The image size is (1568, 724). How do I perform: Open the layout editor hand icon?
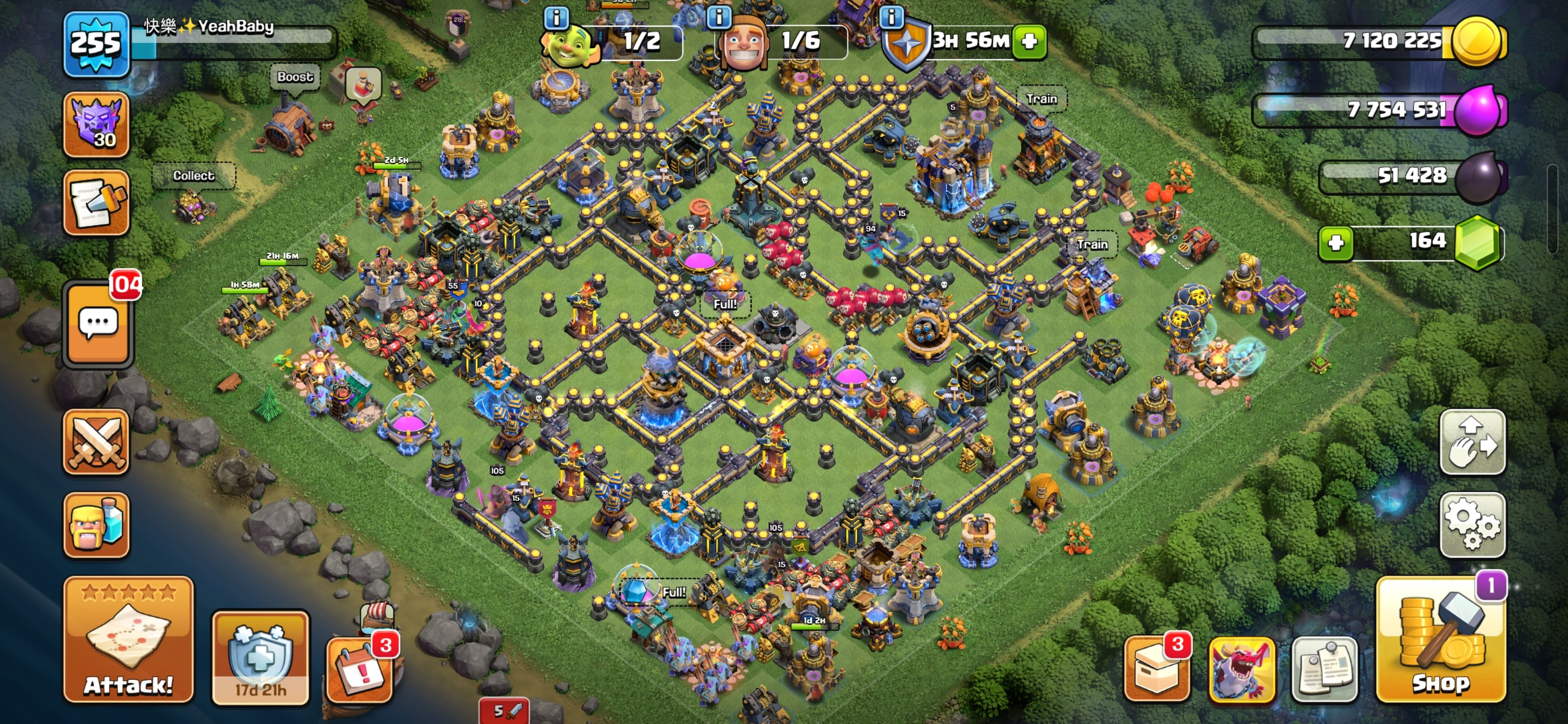1474,444
